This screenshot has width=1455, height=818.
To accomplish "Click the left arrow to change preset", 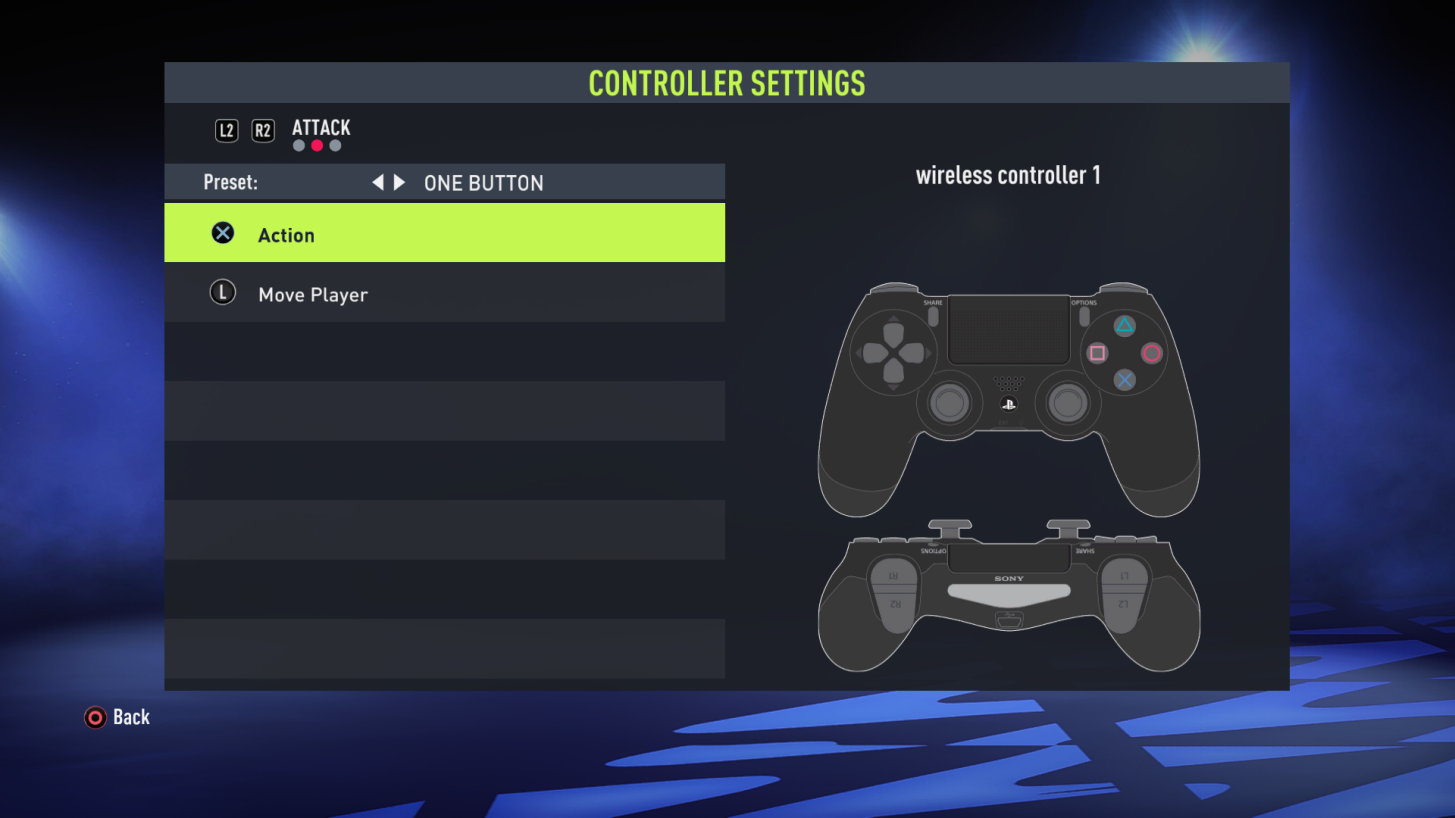I will point(378,182).
